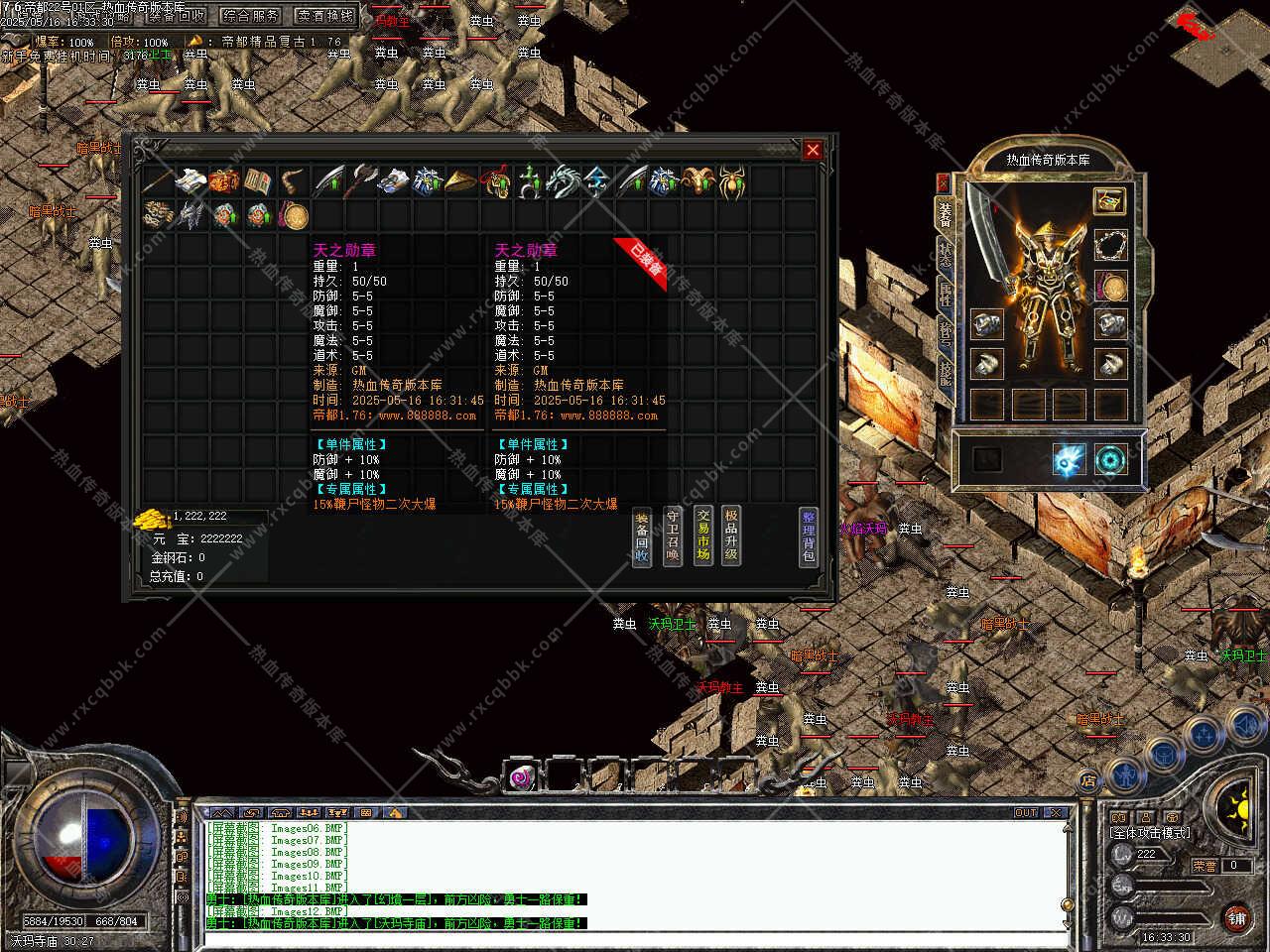Close the inventory bag window
Viewport: 1270px width, 952px height.
click(x=813, y=150)
